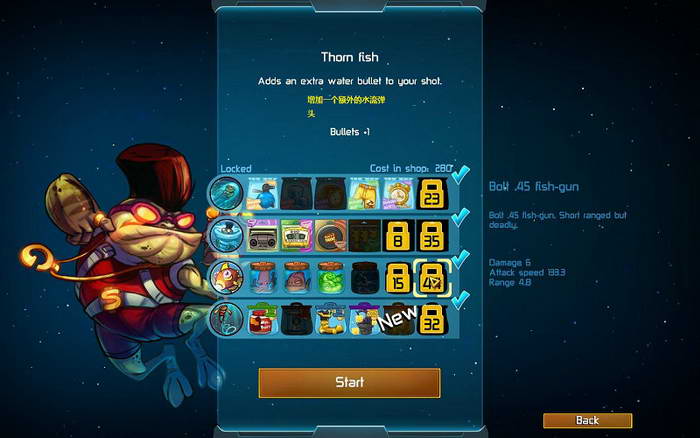Go back with the Back button
The image size is (700, 438).
[x=587, y=420]
